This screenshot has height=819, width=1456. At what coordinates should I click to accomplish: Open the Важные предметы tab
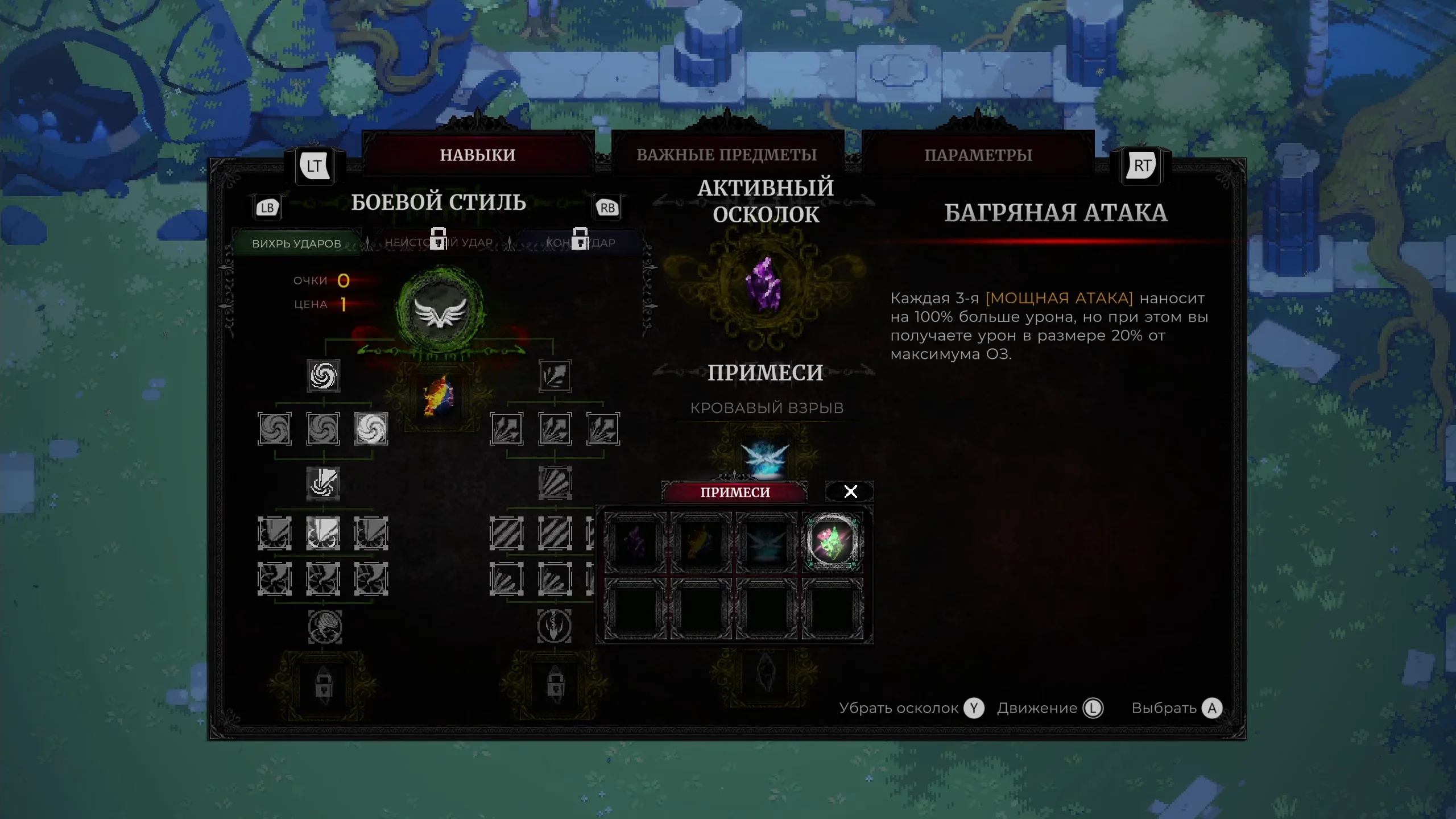coord(727,155)
